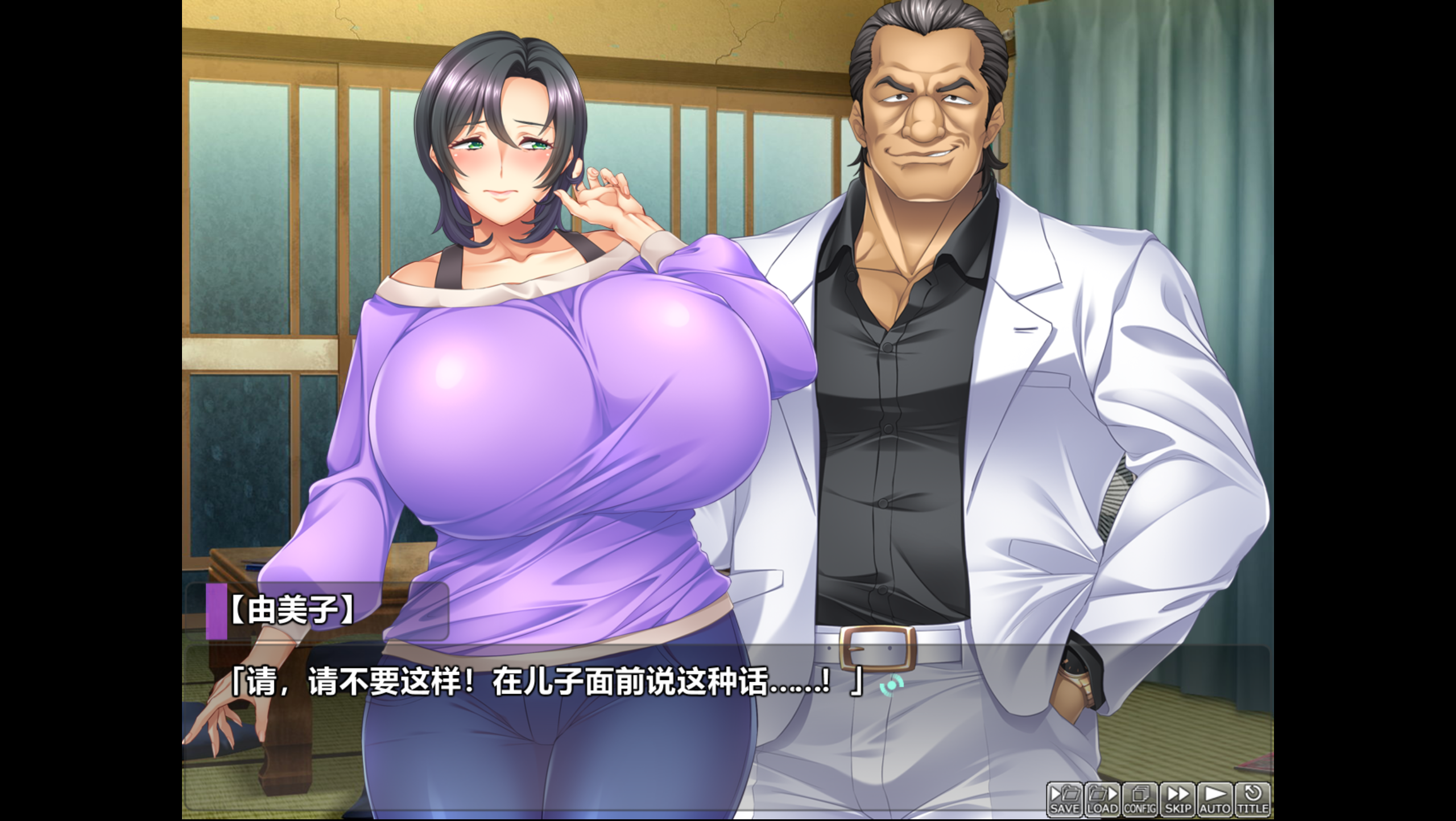
Task: Open the LOAD menu
Action: [1102, 799]
